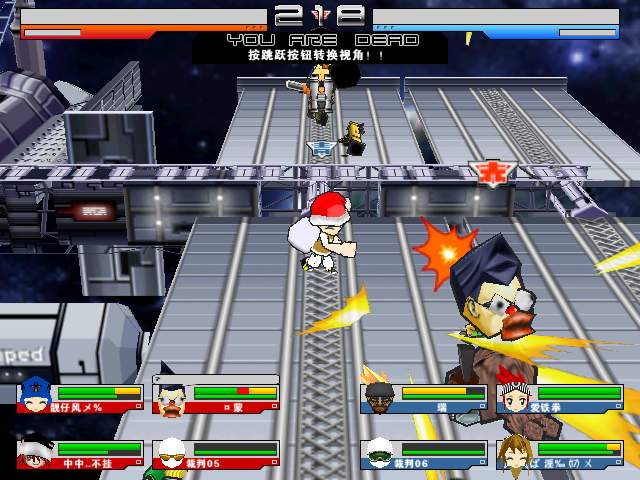640x480 pixels.
Task: Click the blue-haired star cap portrait
Action: [x=34, y=393]
